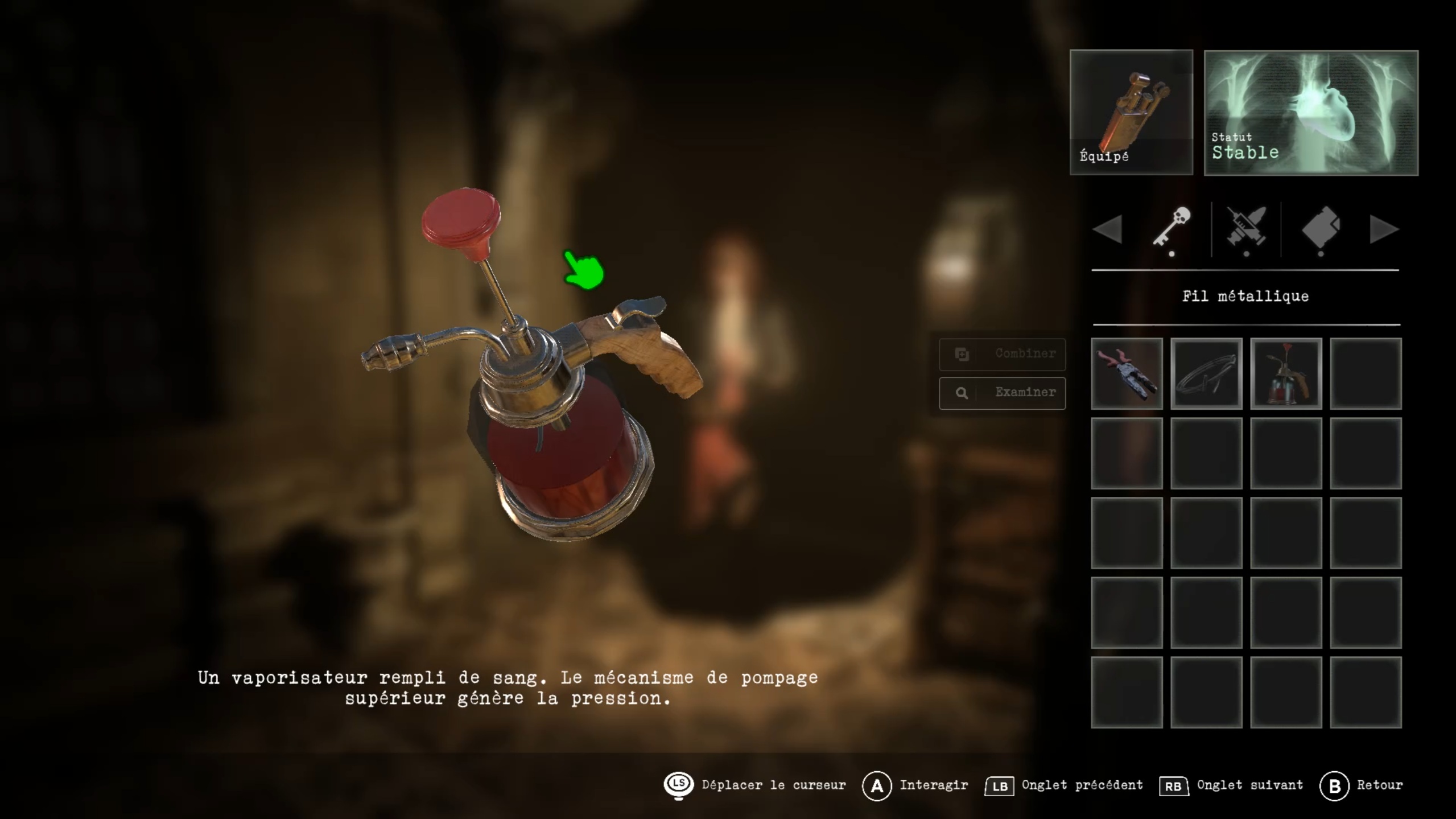1456x819 pixels.
Task: Open the Examiner option
Action: 1002,393
